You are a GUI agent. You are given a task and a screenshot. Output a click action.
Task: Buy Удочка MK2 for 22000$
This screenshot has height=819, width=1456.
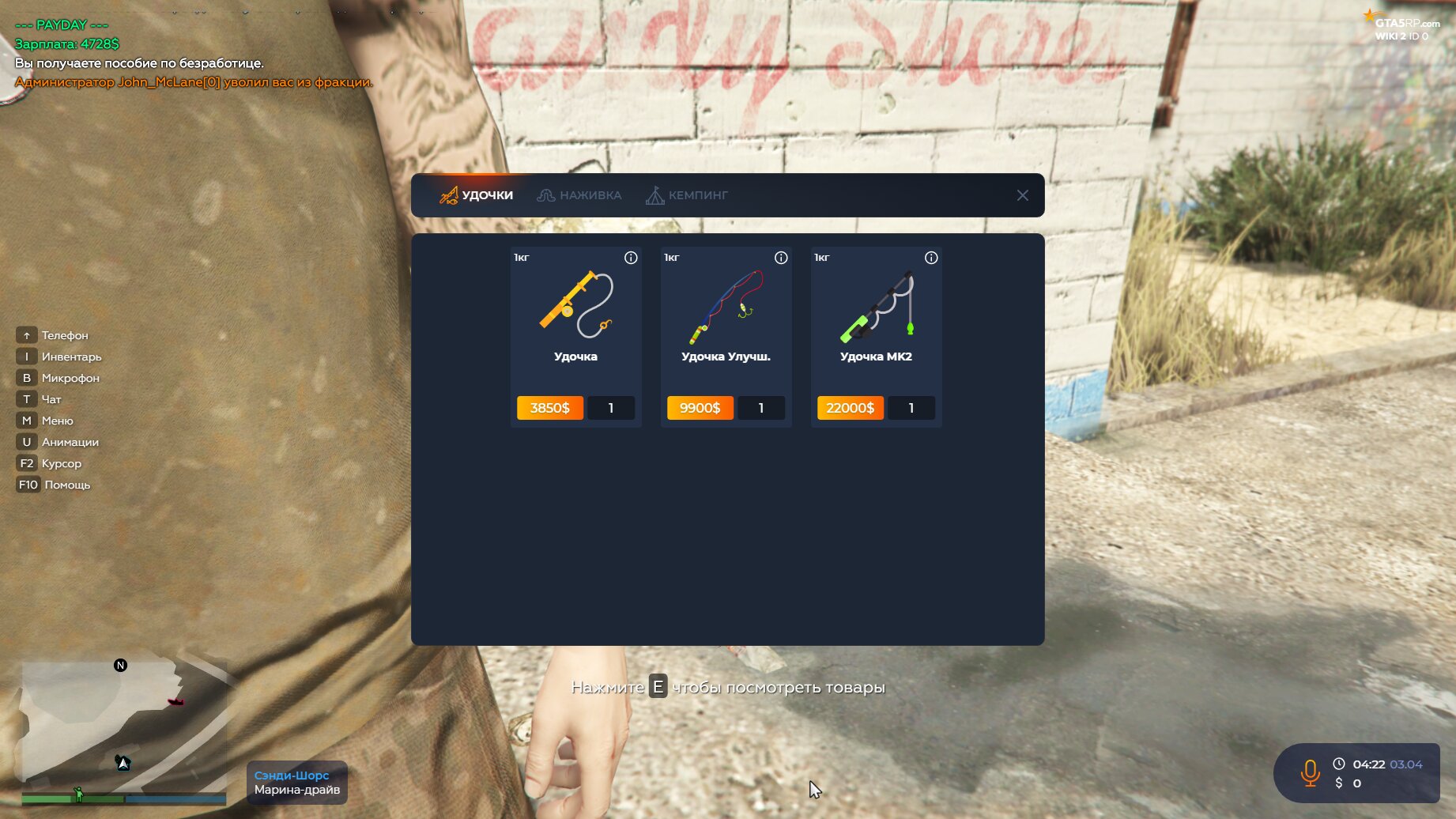(850, 408)
